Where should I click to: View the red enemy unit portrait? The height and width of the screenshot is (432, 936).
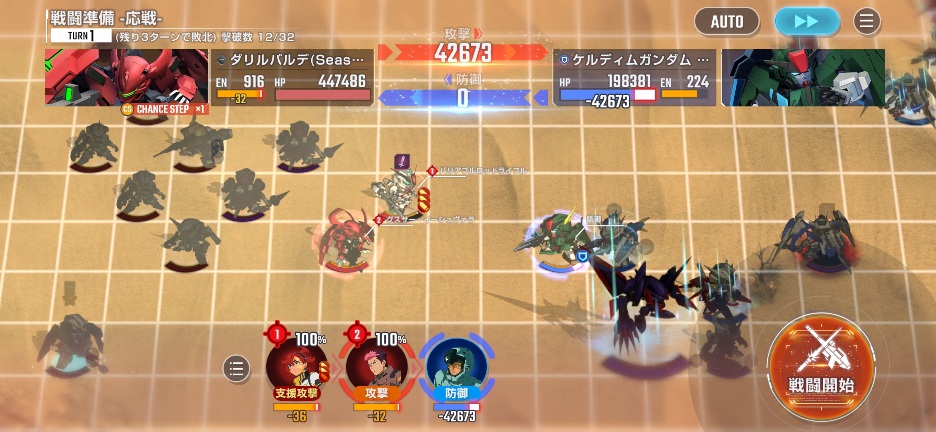[126, 77]
